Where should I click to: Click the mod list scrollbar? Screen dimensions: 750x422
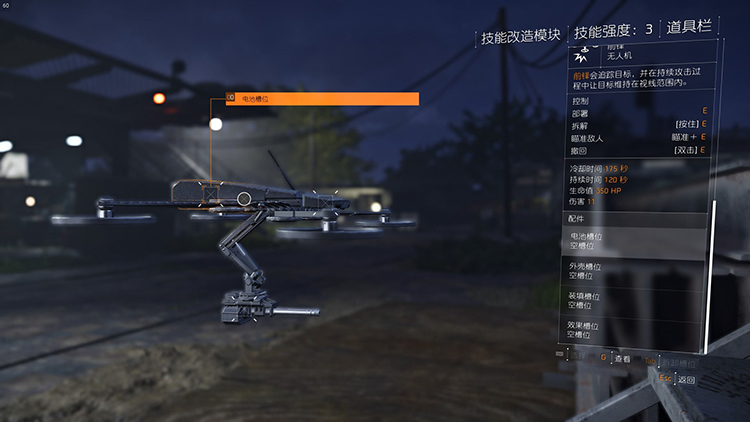pos(714,270)
